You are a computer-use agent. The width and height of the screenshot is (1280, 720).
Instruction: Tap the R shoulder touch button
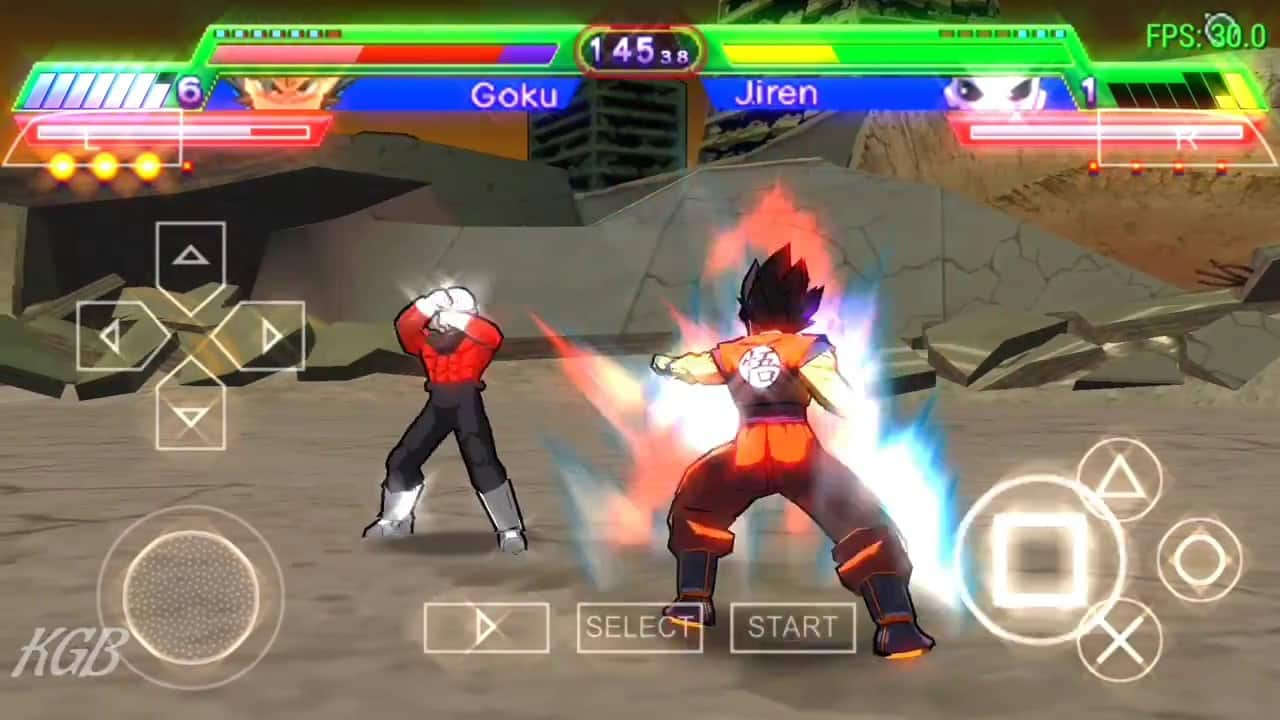coord(1186,138)
